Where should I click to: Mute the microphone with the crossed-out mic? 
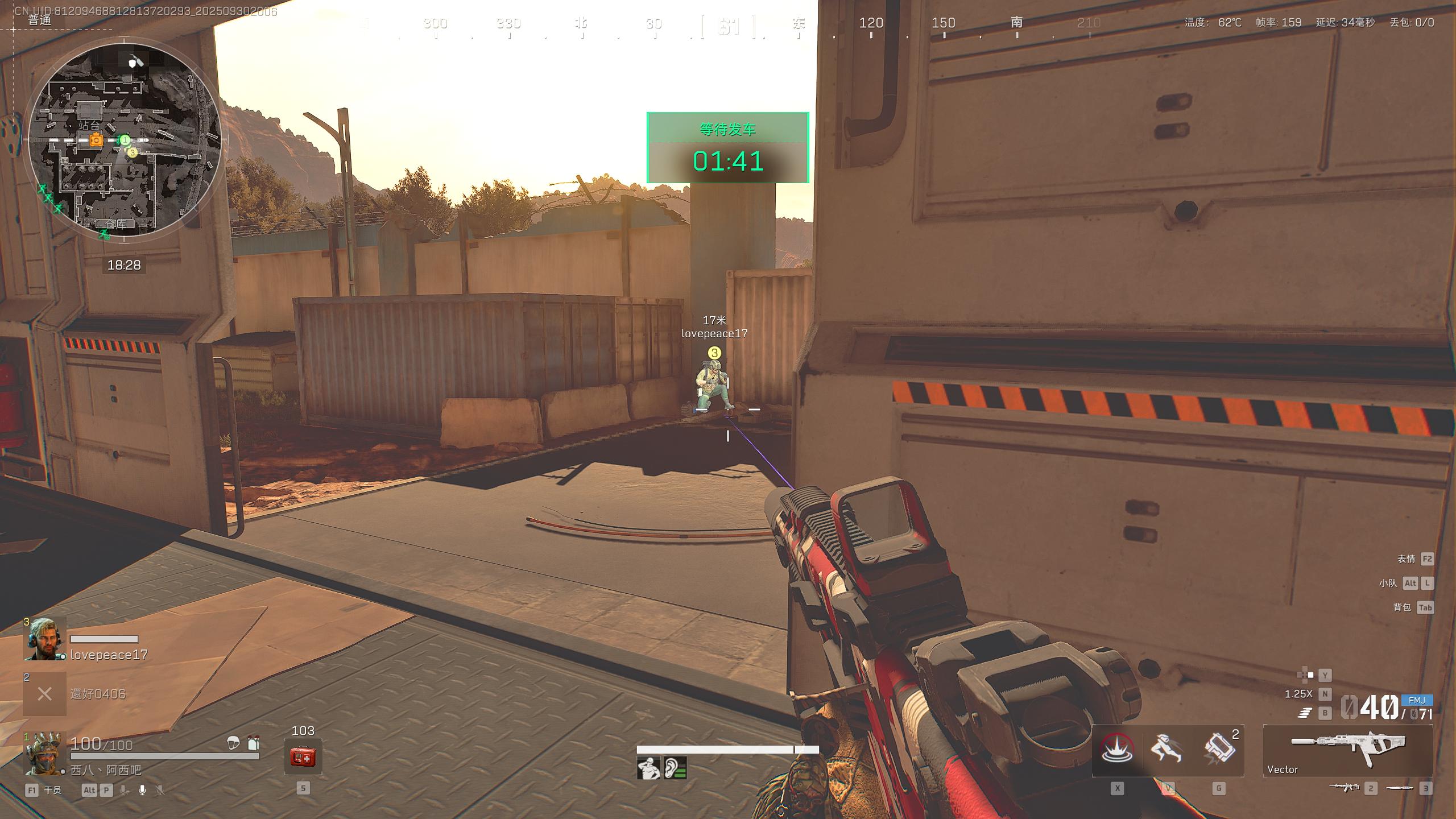coord(160,790)
